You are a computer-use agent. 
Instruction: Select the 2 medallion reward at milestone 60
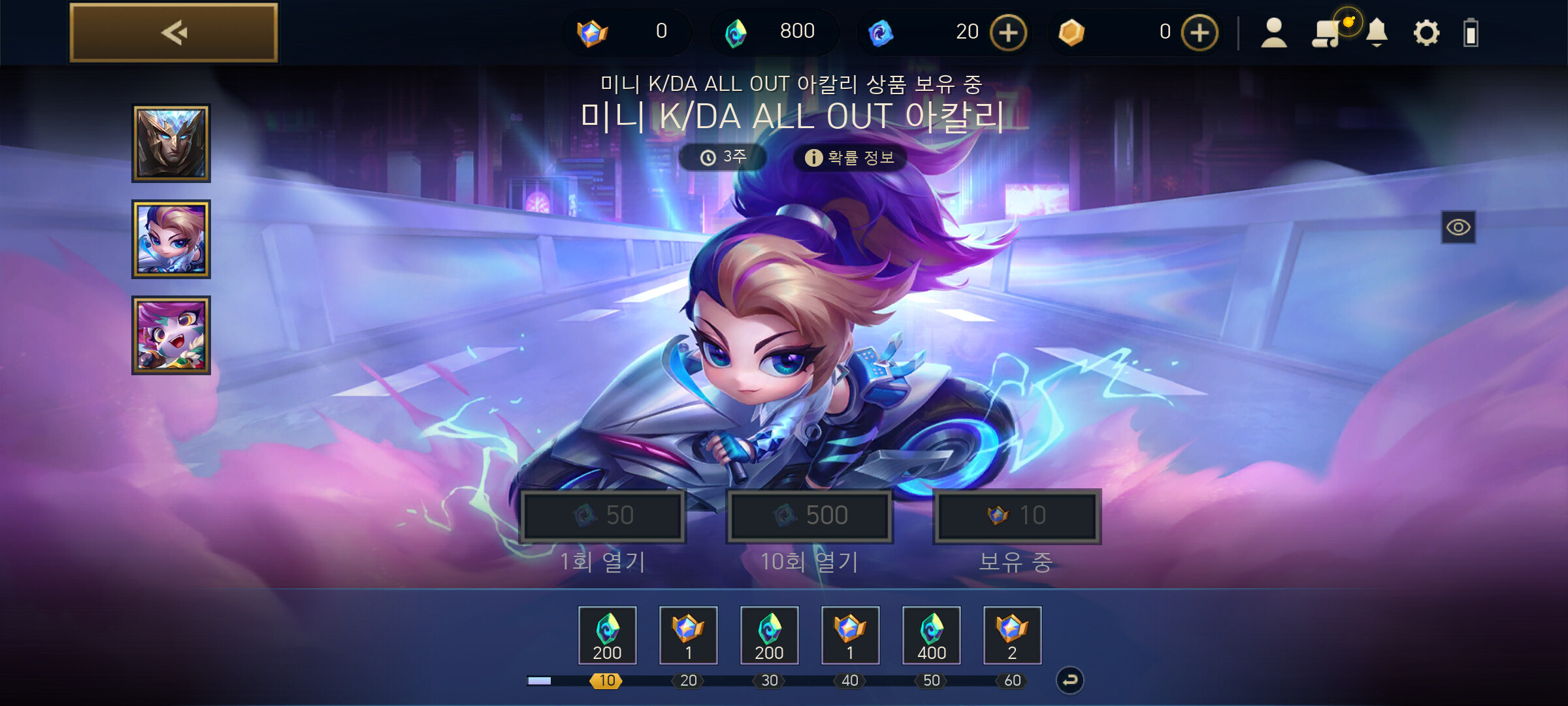coord(1012,635)
